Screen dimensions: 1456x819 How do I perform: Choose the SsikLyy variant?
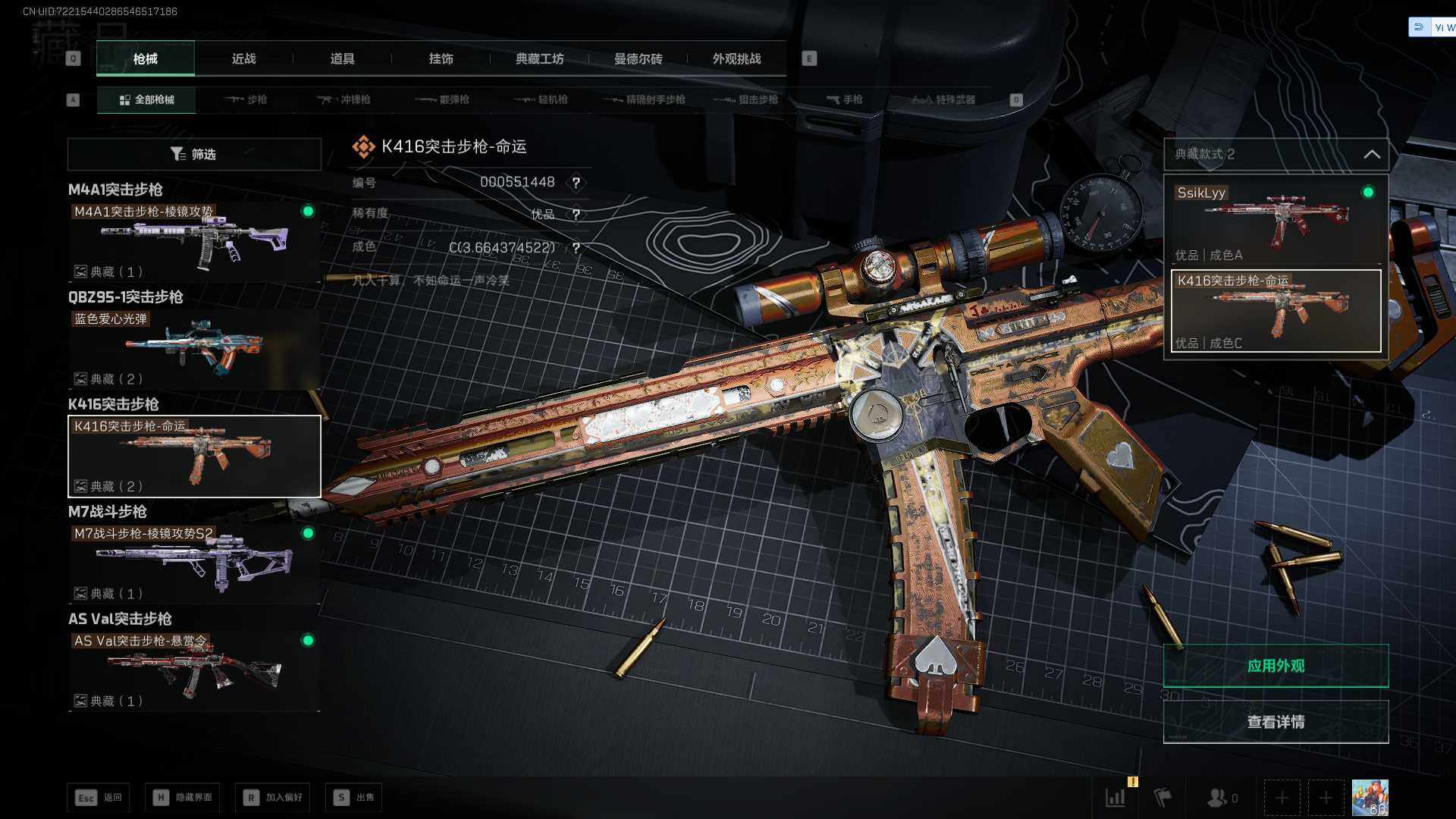point(1276,221)
